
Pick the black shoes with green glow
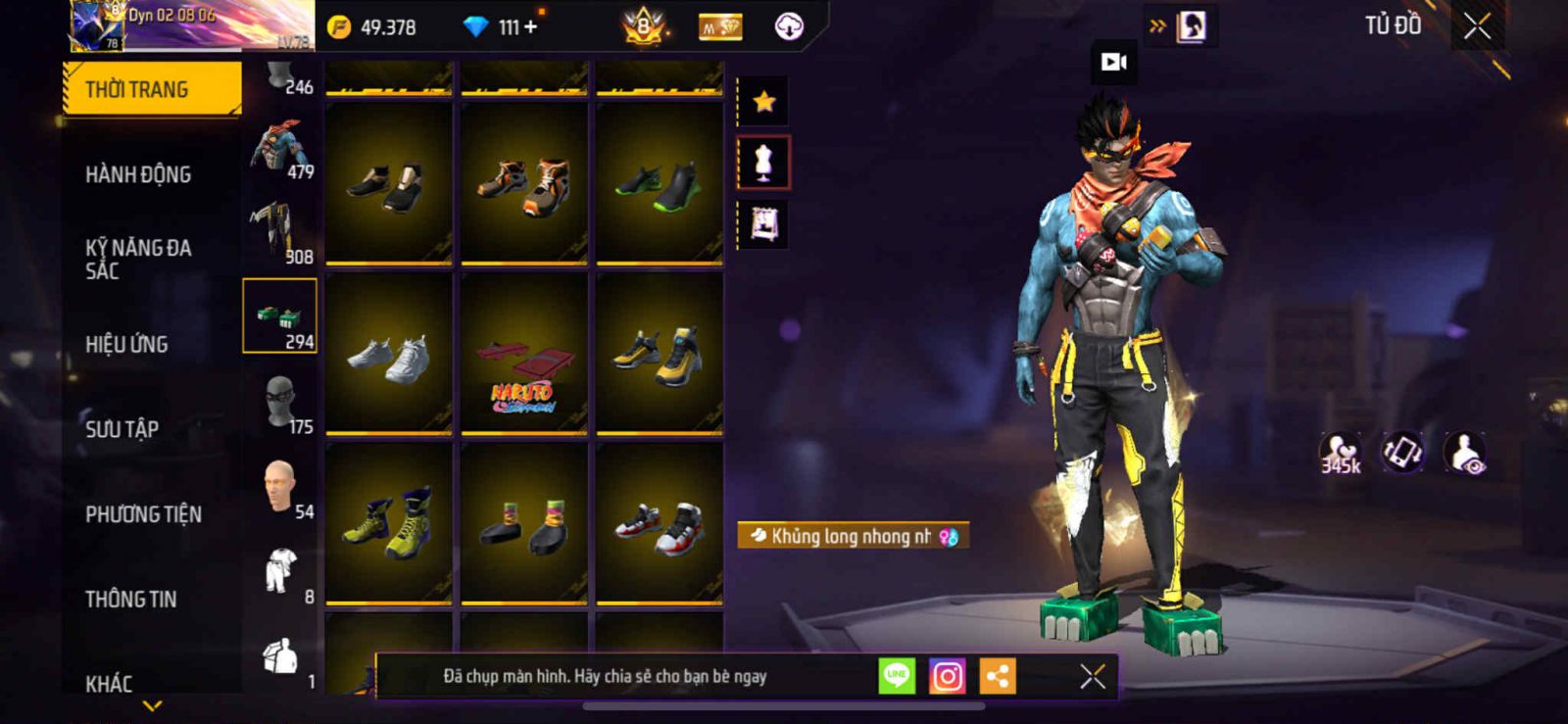coord(659,183)
